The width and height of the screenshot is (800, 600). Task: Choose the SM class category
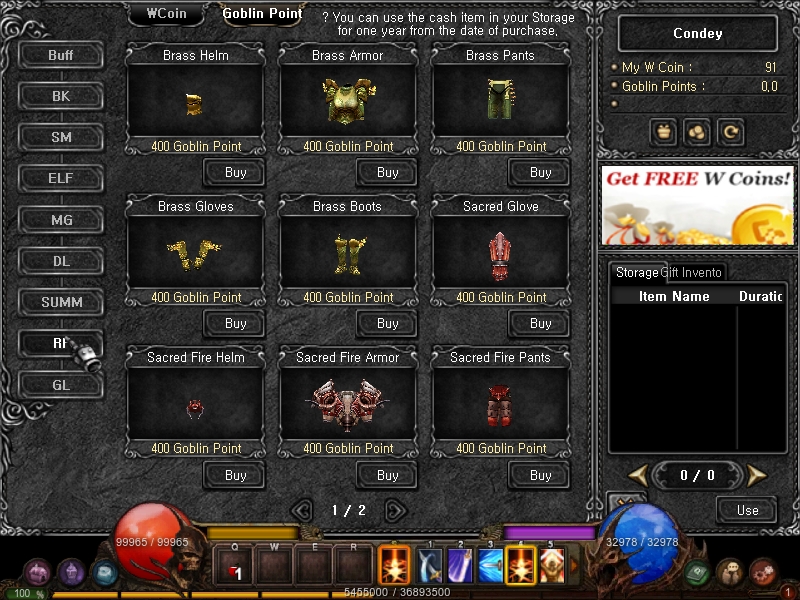[61, 137]
